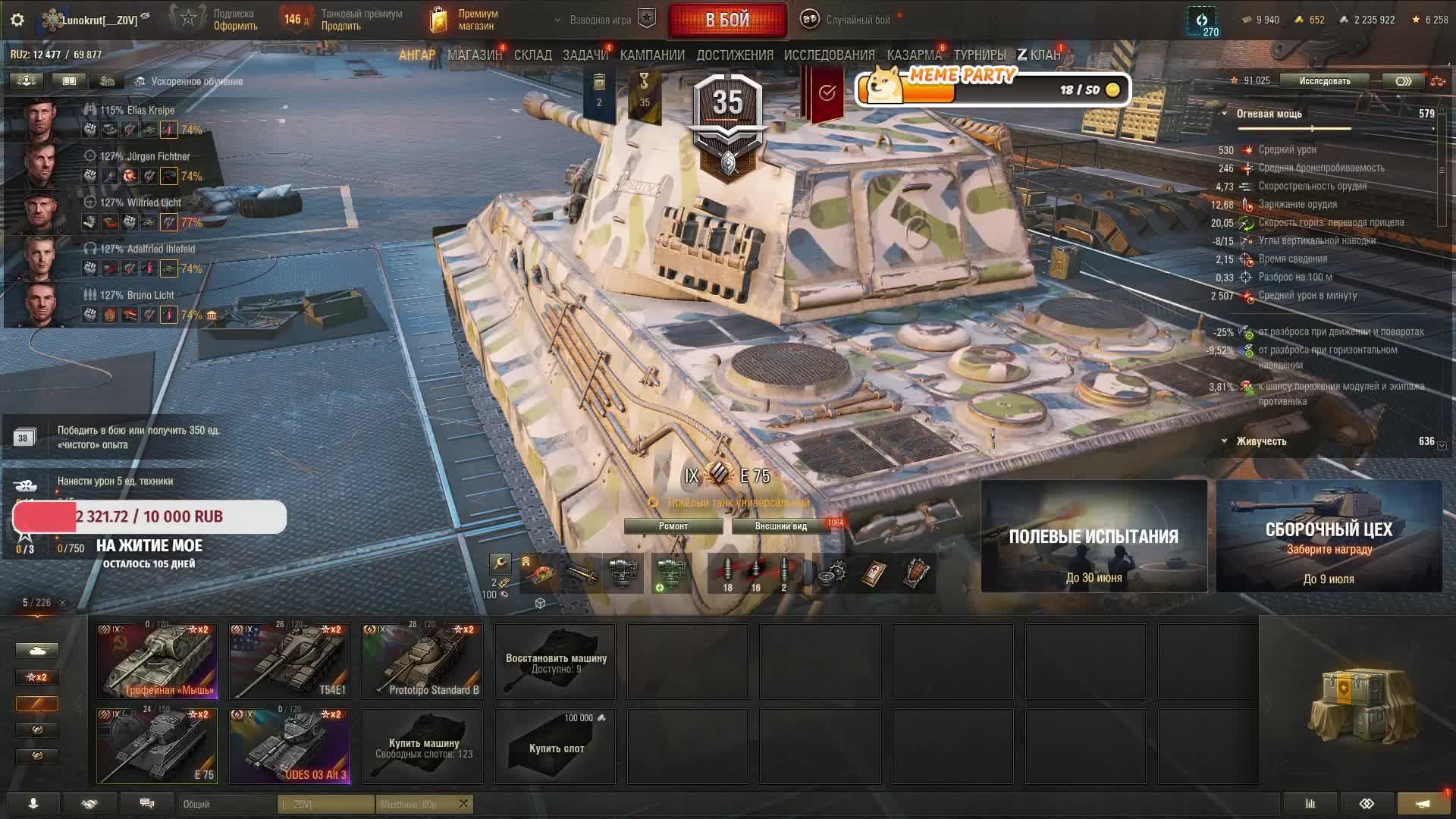Click Купить слот to buy slot
This screenshot has height=819, width=1456.
(x=555, y=746)
